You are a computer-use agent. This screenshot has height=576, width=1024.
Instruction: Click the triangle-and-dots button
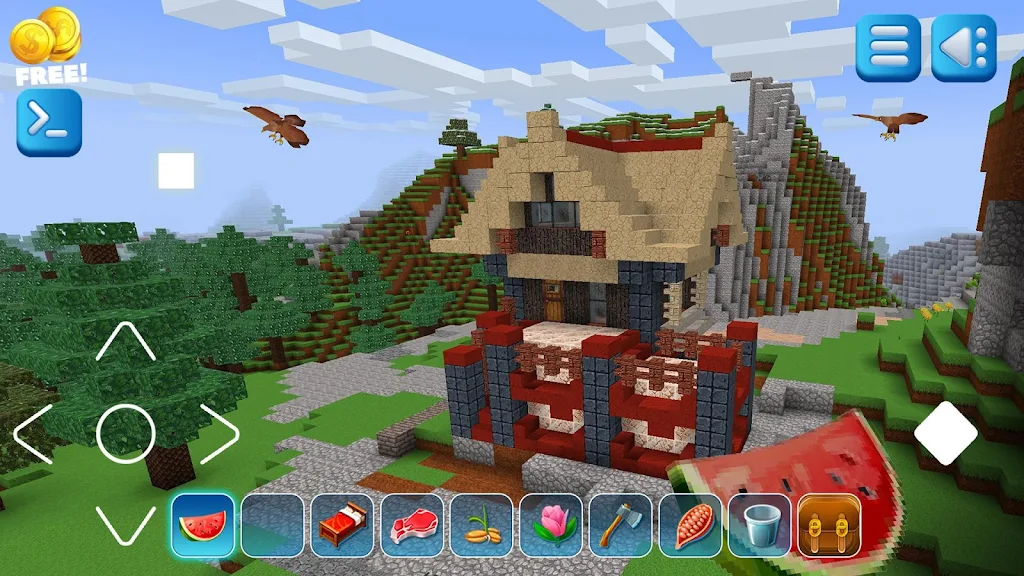pyautogui.click(x=964, y=47)
